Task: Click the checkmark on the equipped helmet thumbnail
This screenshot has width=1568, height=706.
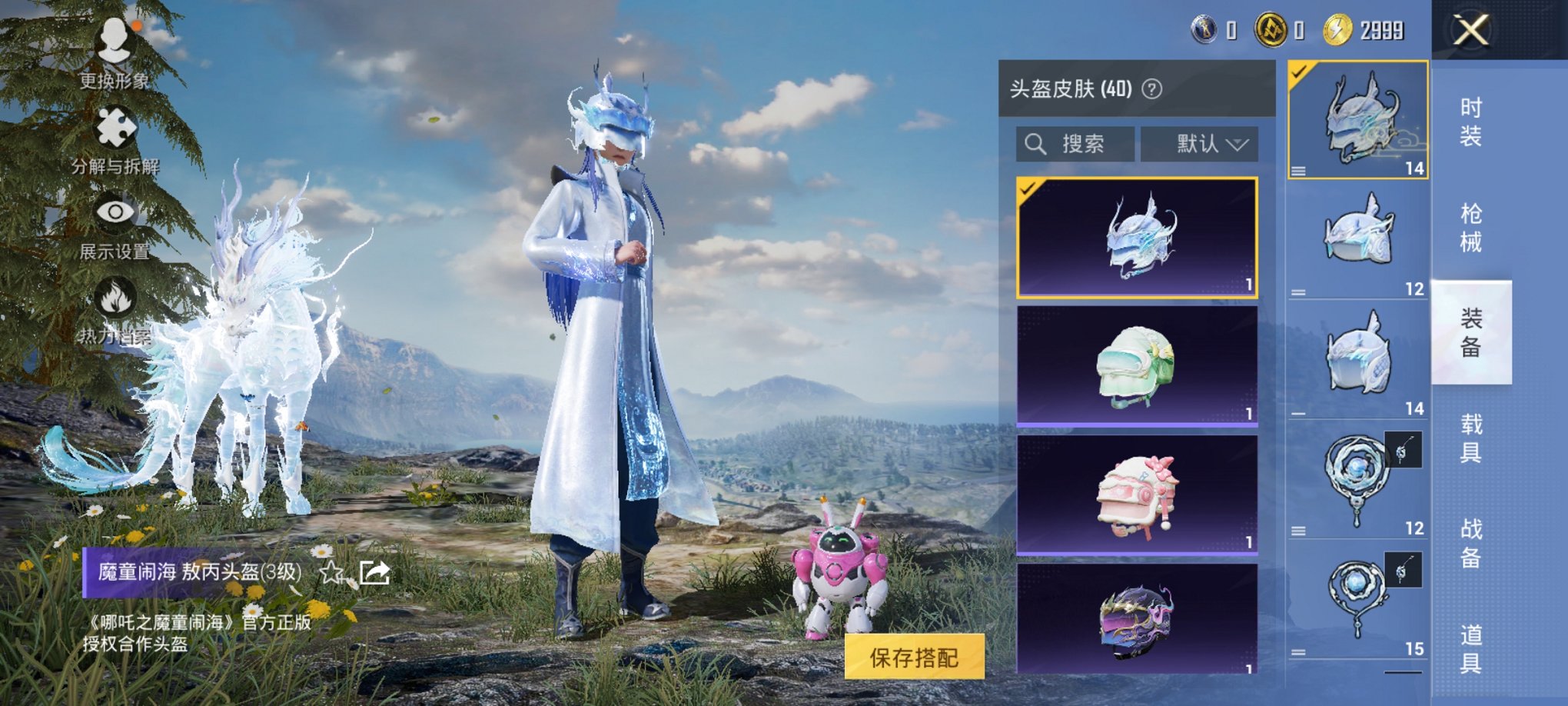Action: [1297, 71]
